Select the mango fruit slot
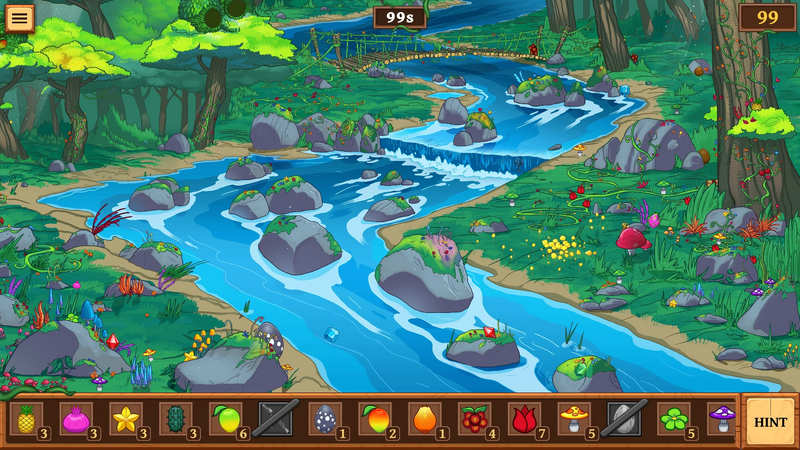 tap(375, 418)
